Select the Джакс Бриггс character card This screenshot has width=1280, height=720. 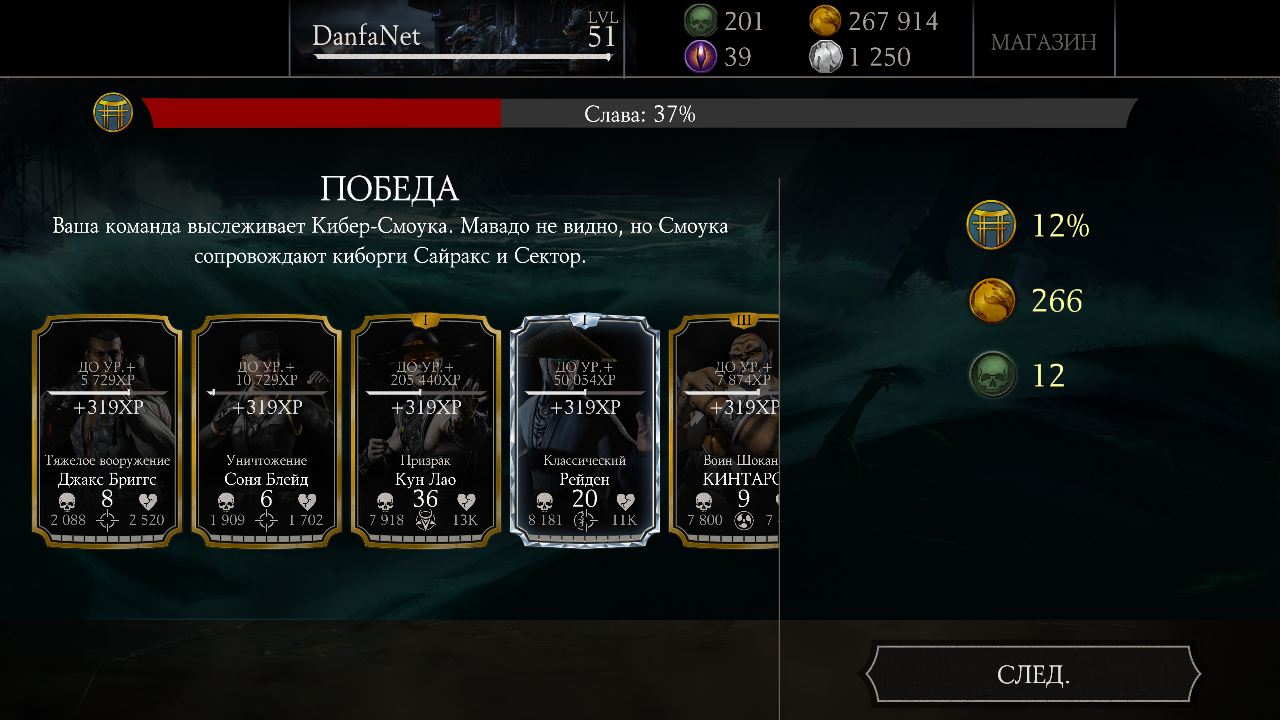tap(108, 431)
